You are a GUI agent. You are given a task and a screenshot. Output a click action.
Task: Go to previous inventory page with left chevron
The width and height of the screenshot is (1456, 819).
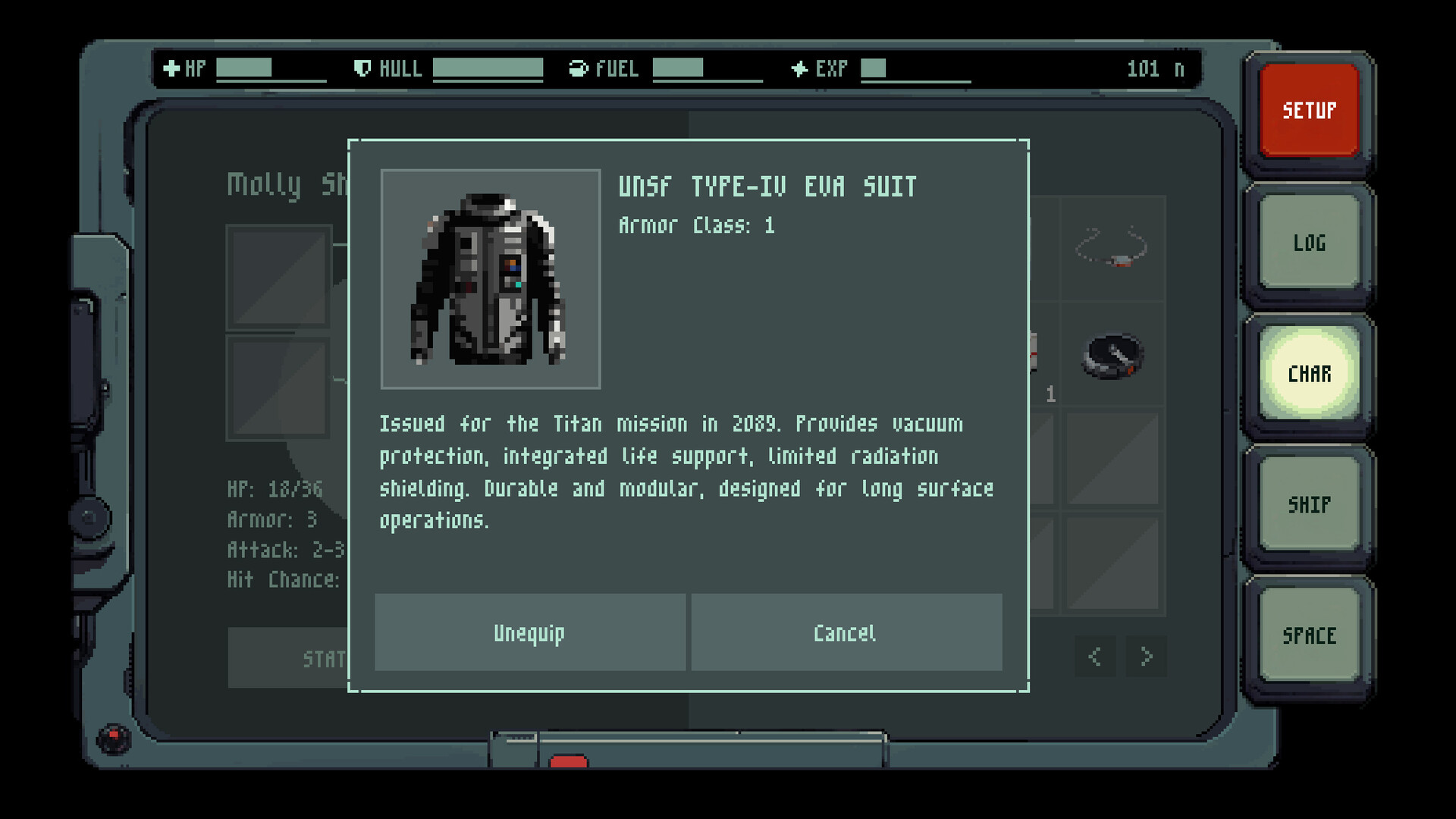pos(1094,657)
